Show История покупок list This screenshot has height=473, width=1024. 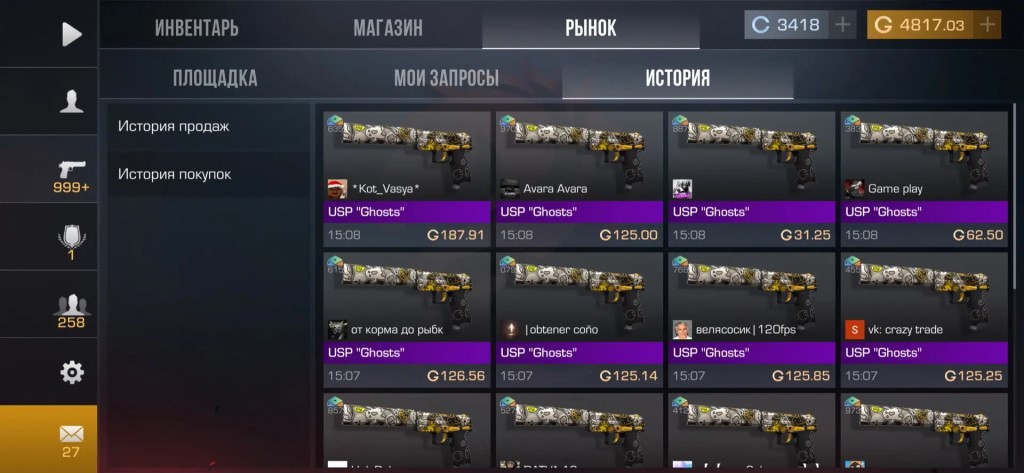tap(175, 174)
